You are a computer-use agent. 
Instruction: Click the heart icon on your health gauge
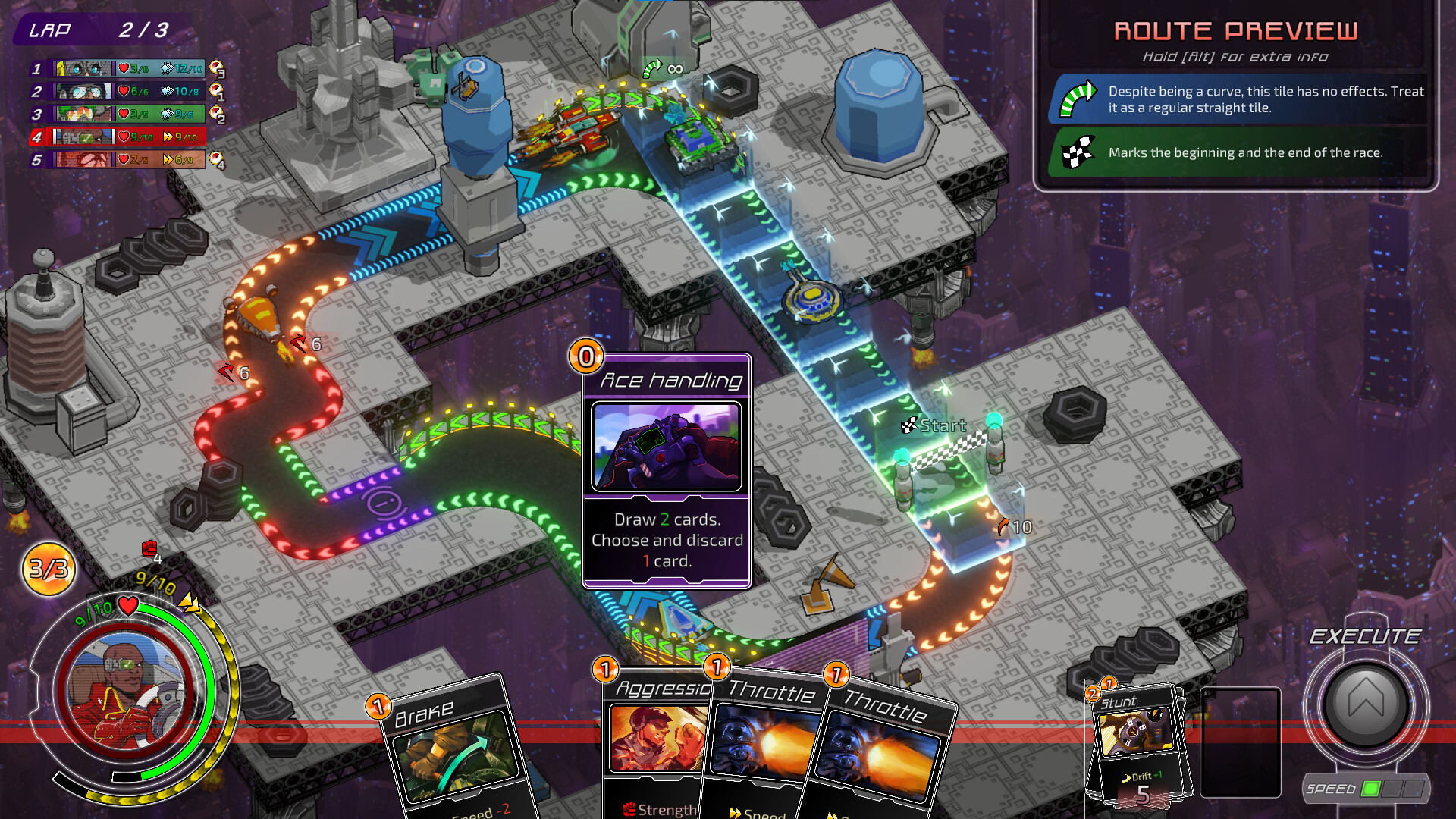coord(127,605)
